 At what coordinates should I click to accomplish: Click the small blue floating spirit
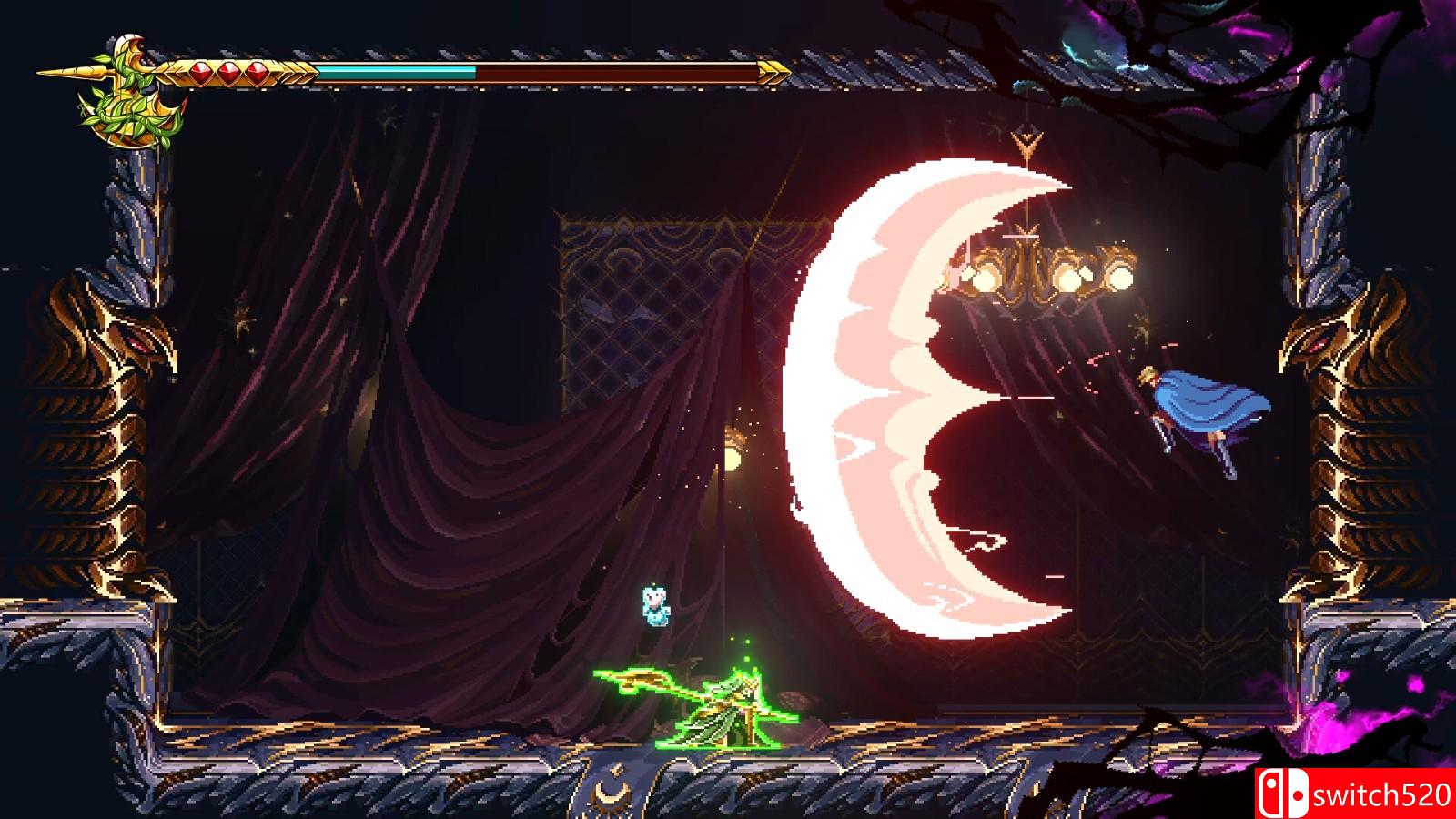654,606
